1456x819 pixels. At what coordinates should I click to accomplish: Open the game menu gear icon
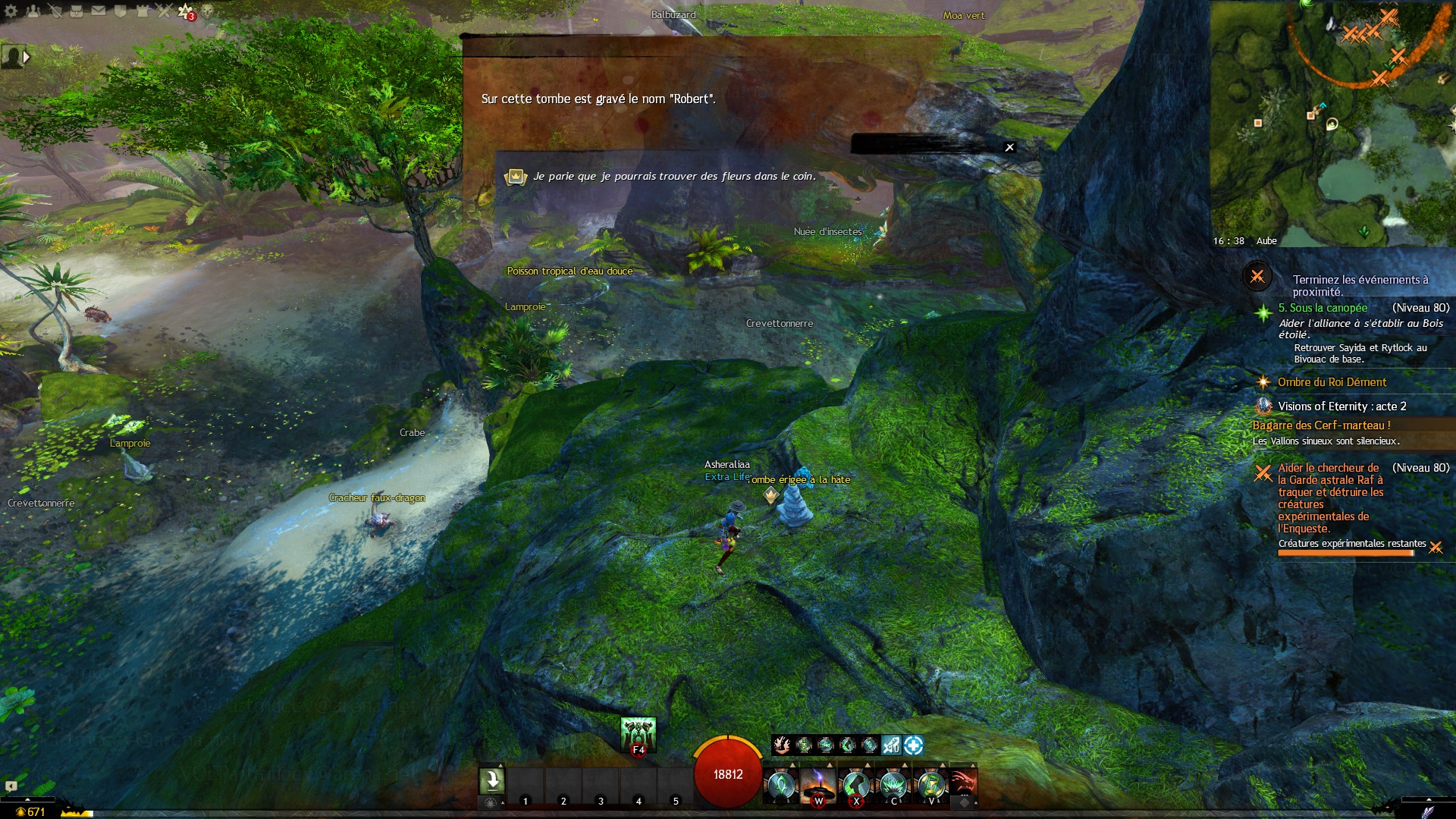[11, 11]
